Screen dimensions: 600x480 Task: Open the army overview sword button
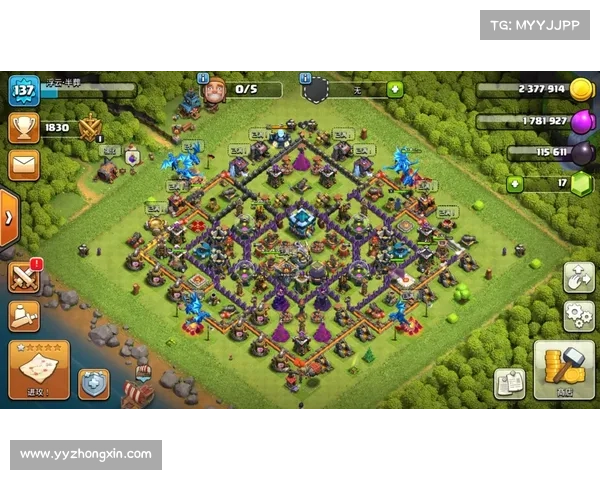point(23,316)
